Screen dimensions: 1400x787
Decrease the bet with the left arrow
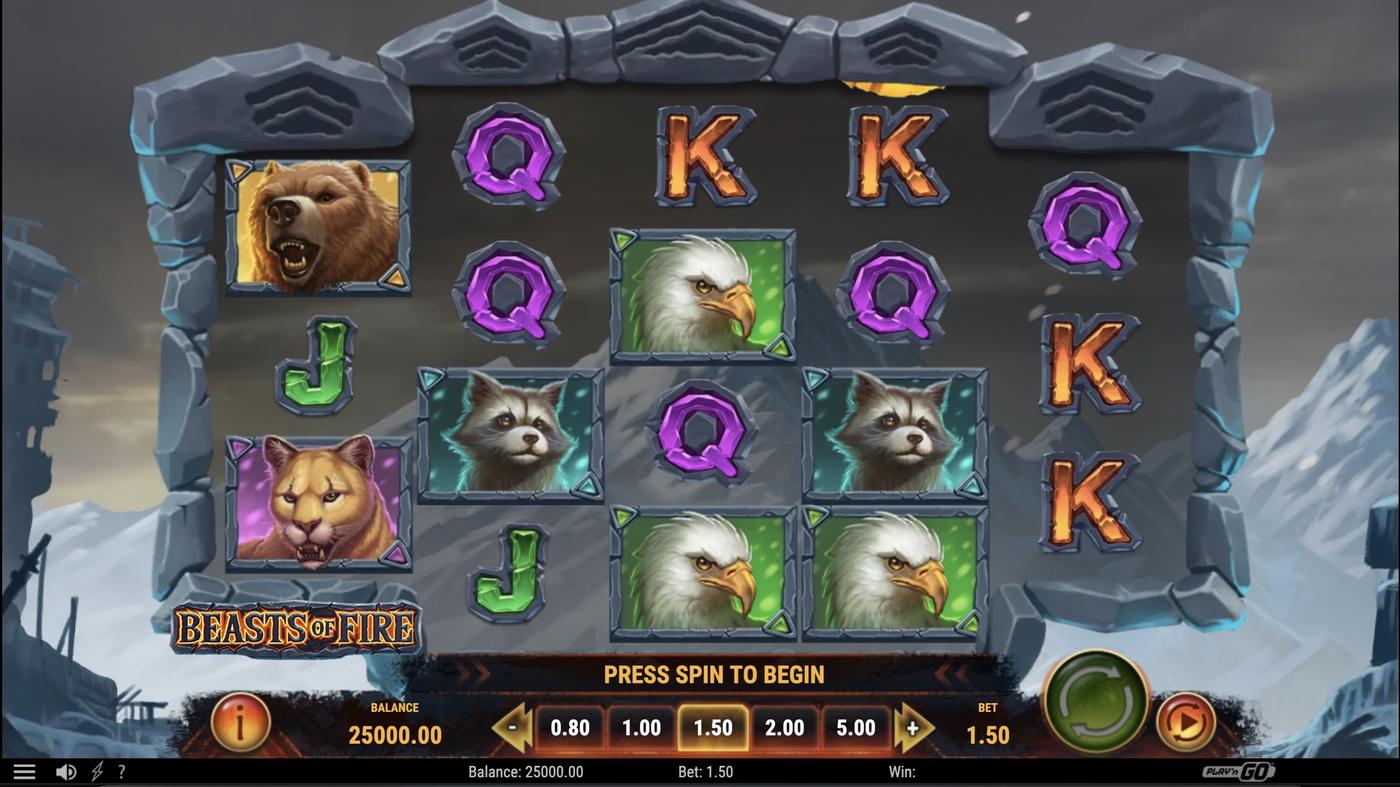click(509, 727)
